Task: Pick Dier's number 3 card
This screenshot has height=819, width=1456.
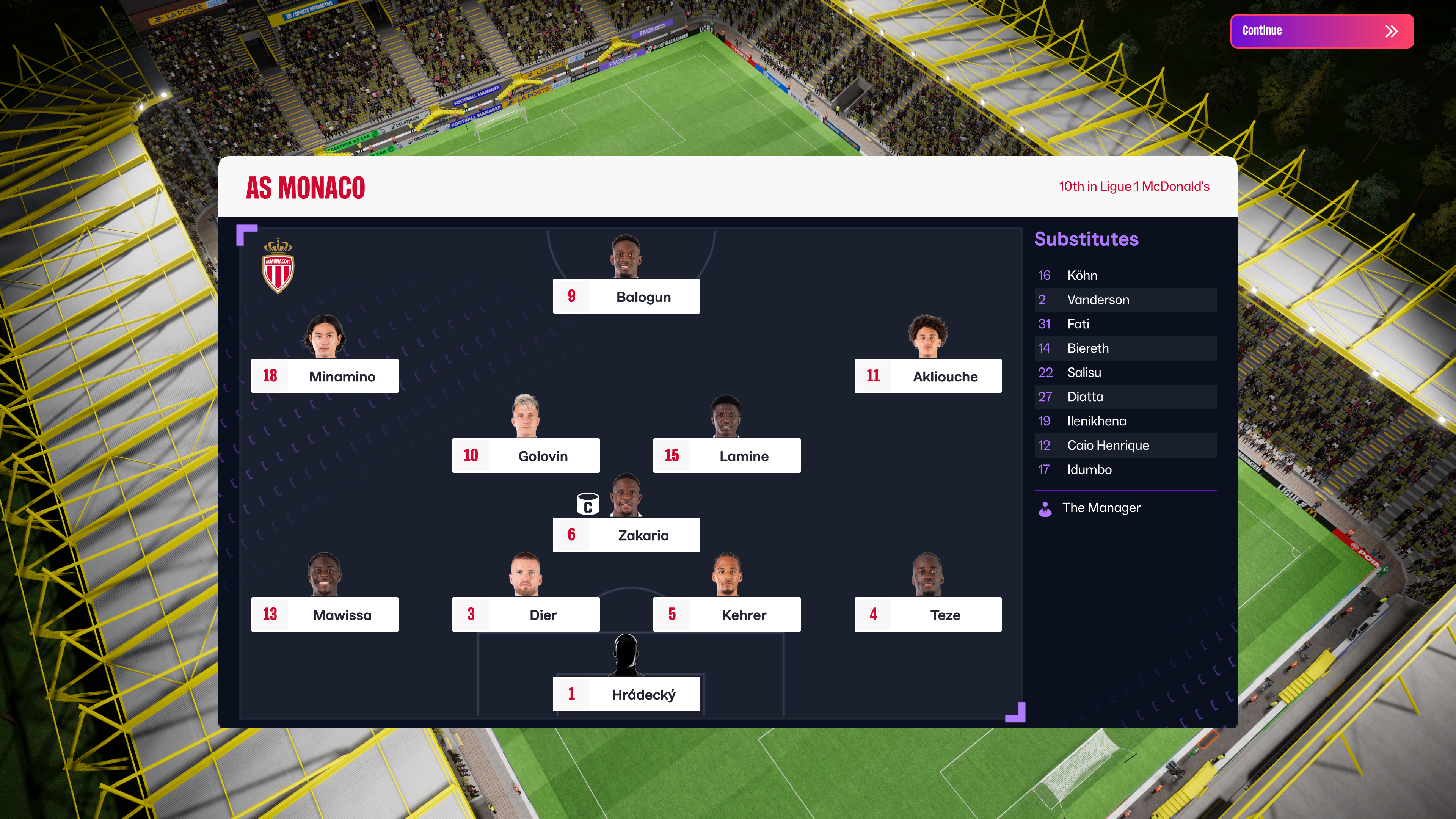Action: click(526, 615)
